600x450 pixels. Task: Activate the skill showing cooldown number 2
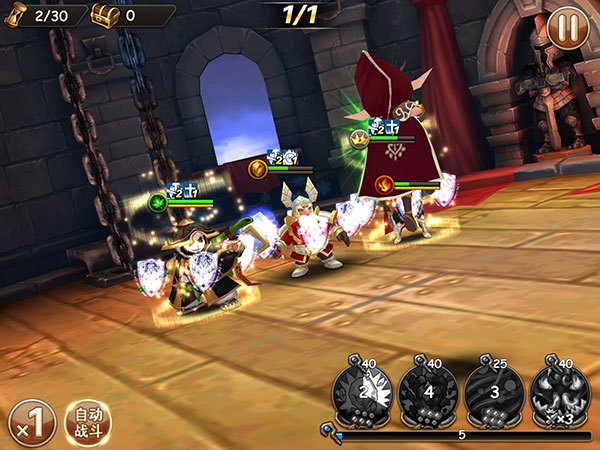click(362, 391)
